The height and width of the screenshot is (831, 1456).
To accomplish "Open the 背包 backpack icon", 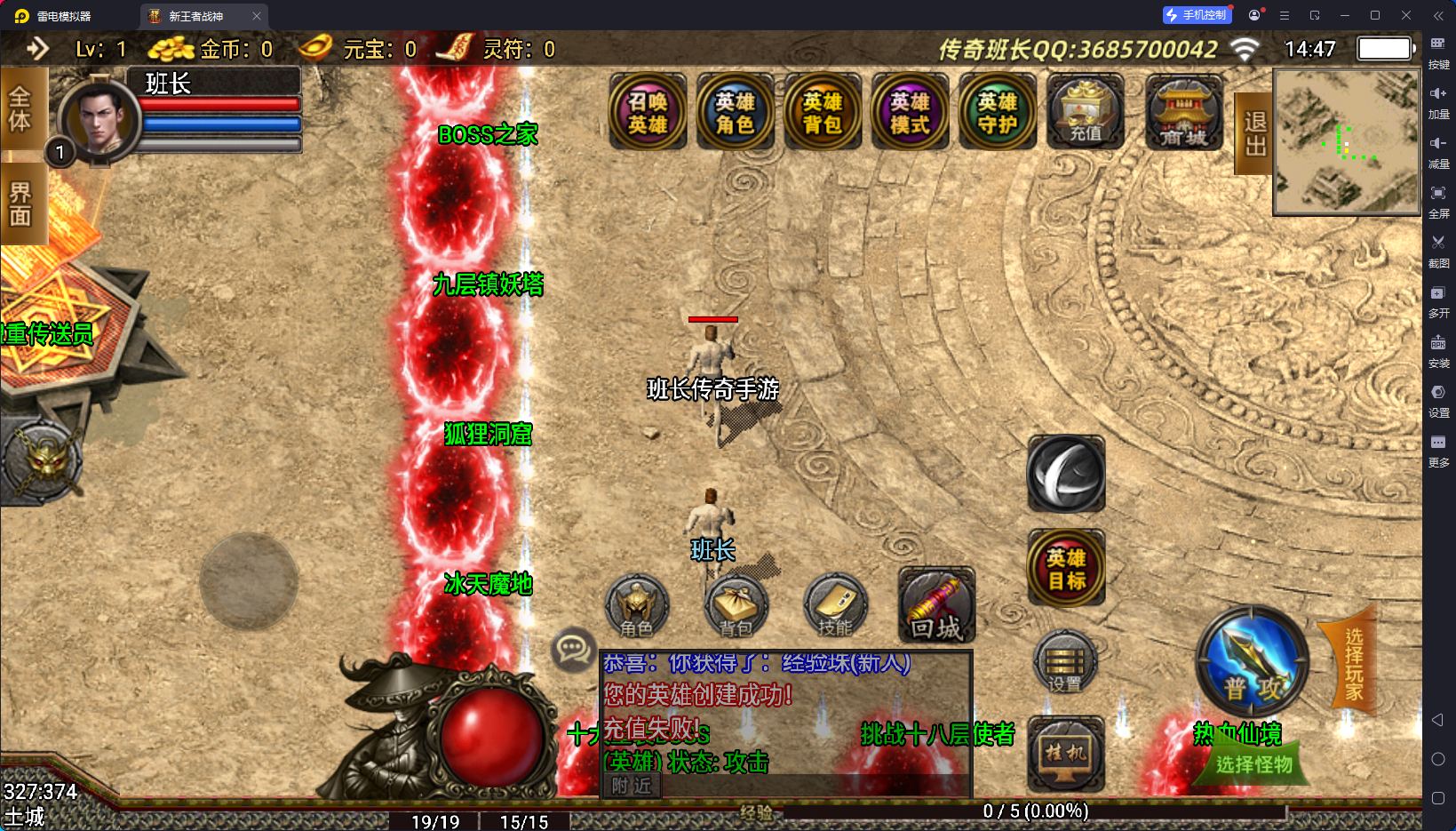I will [736, 607].
